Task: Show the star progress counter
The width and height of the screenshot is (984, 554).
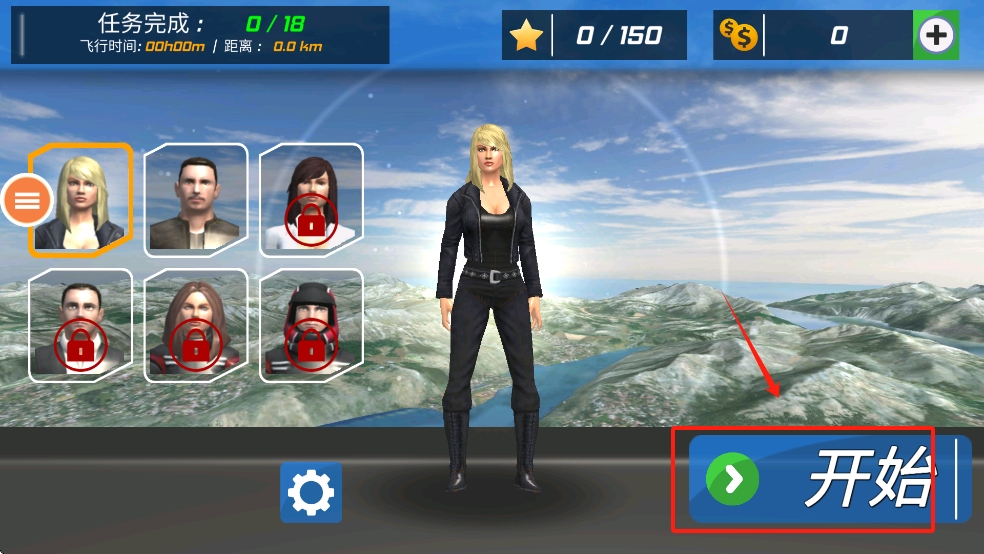Action: (595, 36)
